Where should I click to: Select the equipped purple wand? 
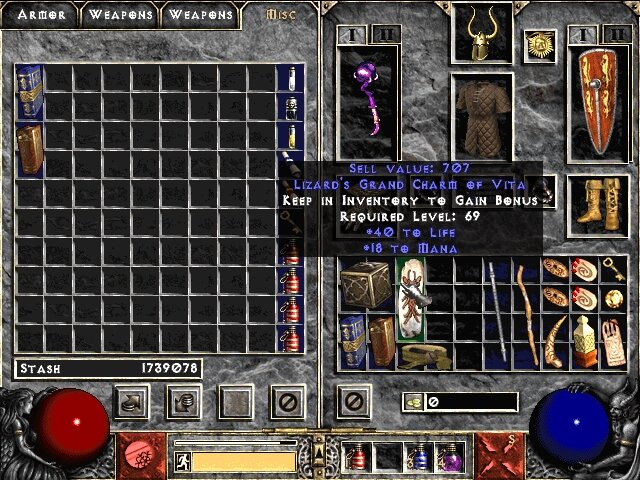tap(367, 102)
